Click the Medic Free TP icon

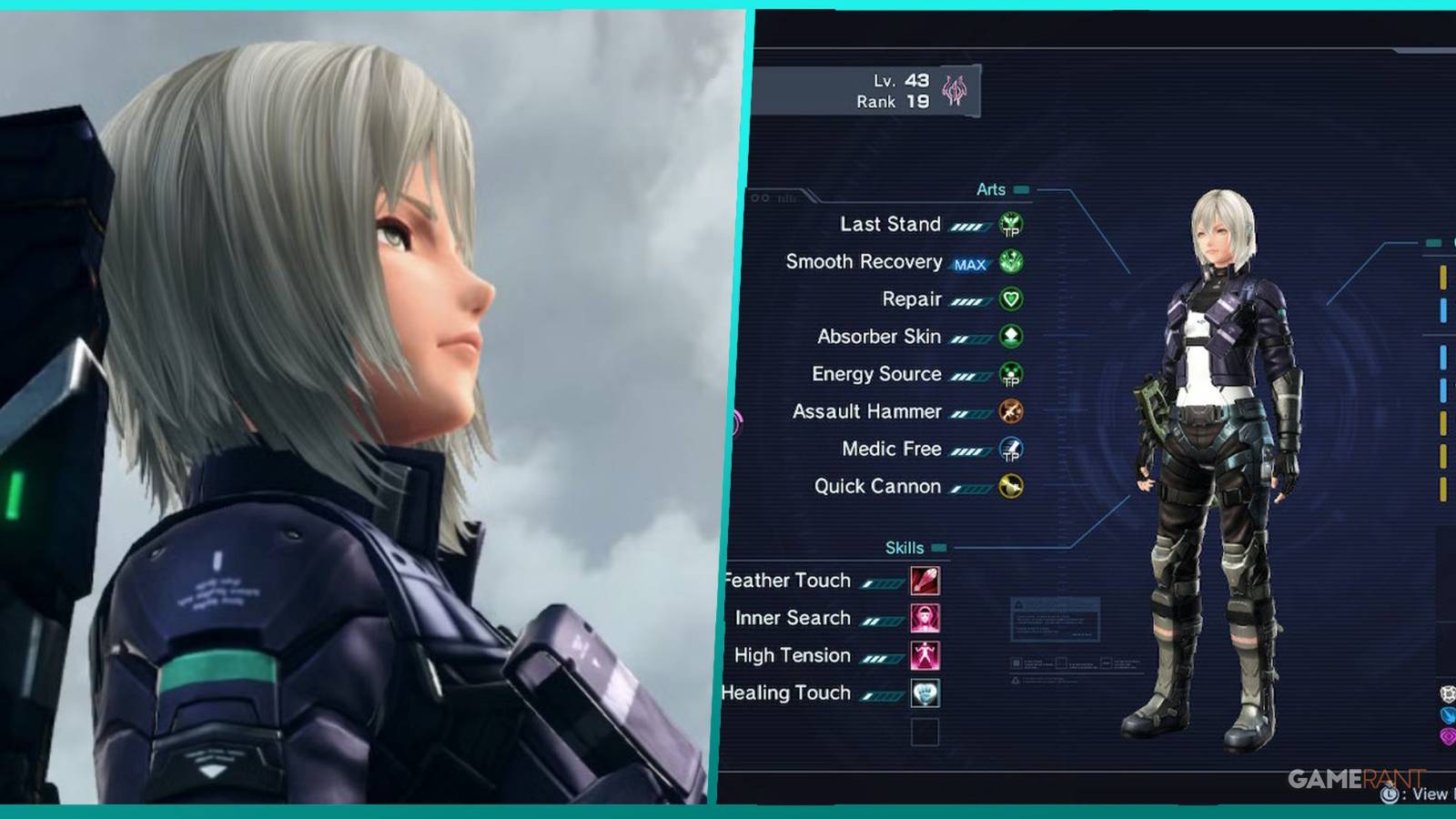[x=1010, y=448]
